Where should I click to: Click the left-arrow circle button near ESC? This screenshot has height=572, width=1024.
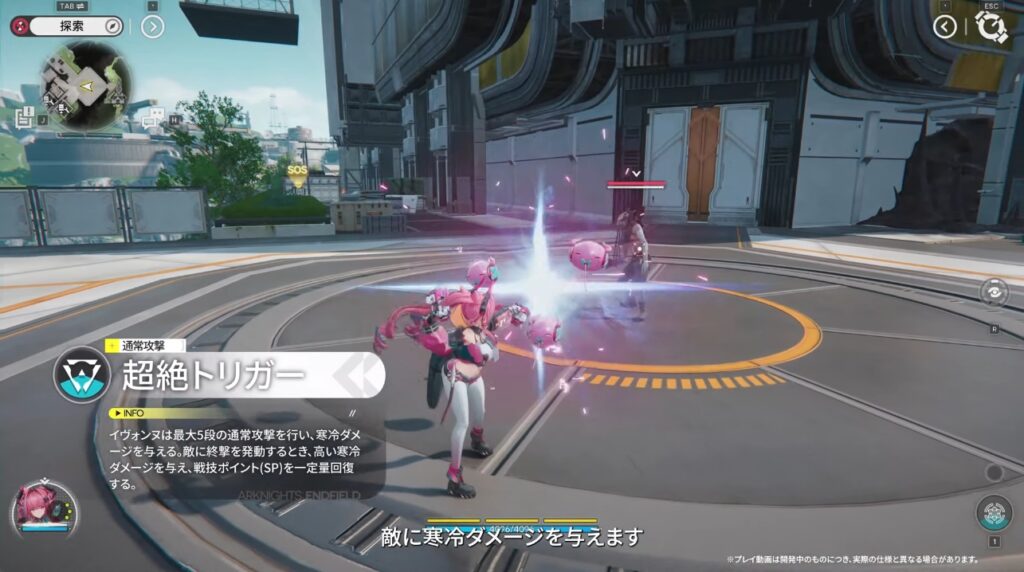pyautogui.click(x=945, y=27)
